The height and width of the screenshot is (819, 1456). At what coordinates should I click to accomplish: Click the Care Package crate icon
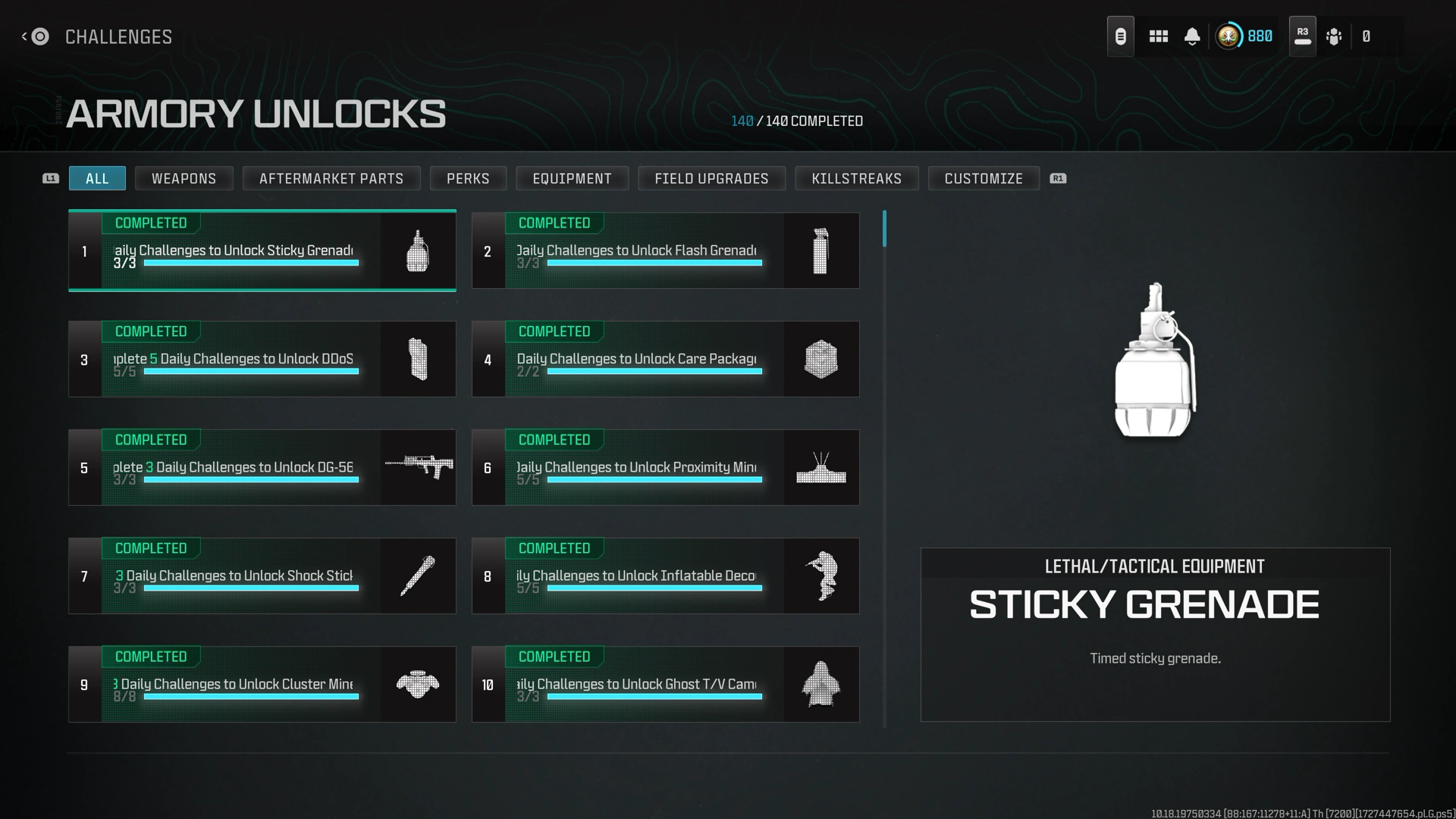[x=821, y=359]
